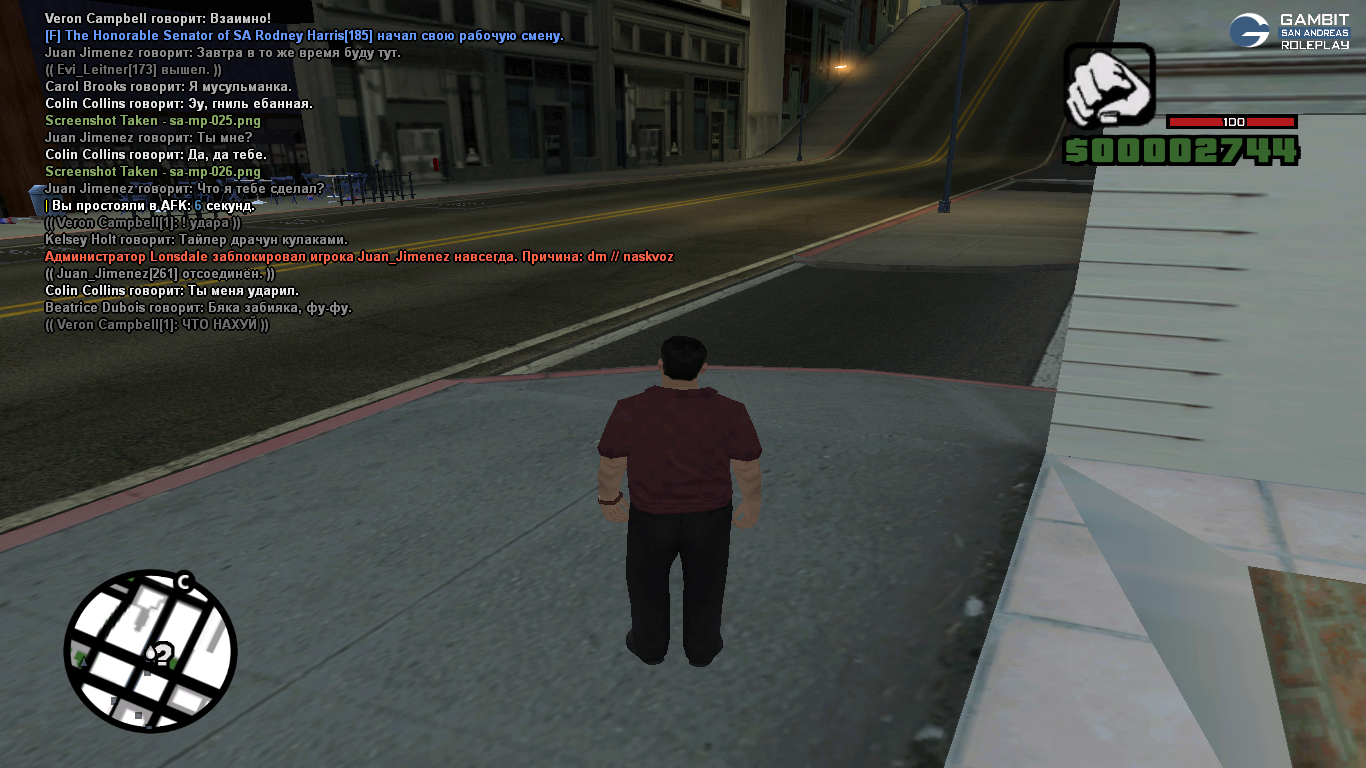
Task: Select the red Lonsdale ban message in chat
Action: click(359, 257)
